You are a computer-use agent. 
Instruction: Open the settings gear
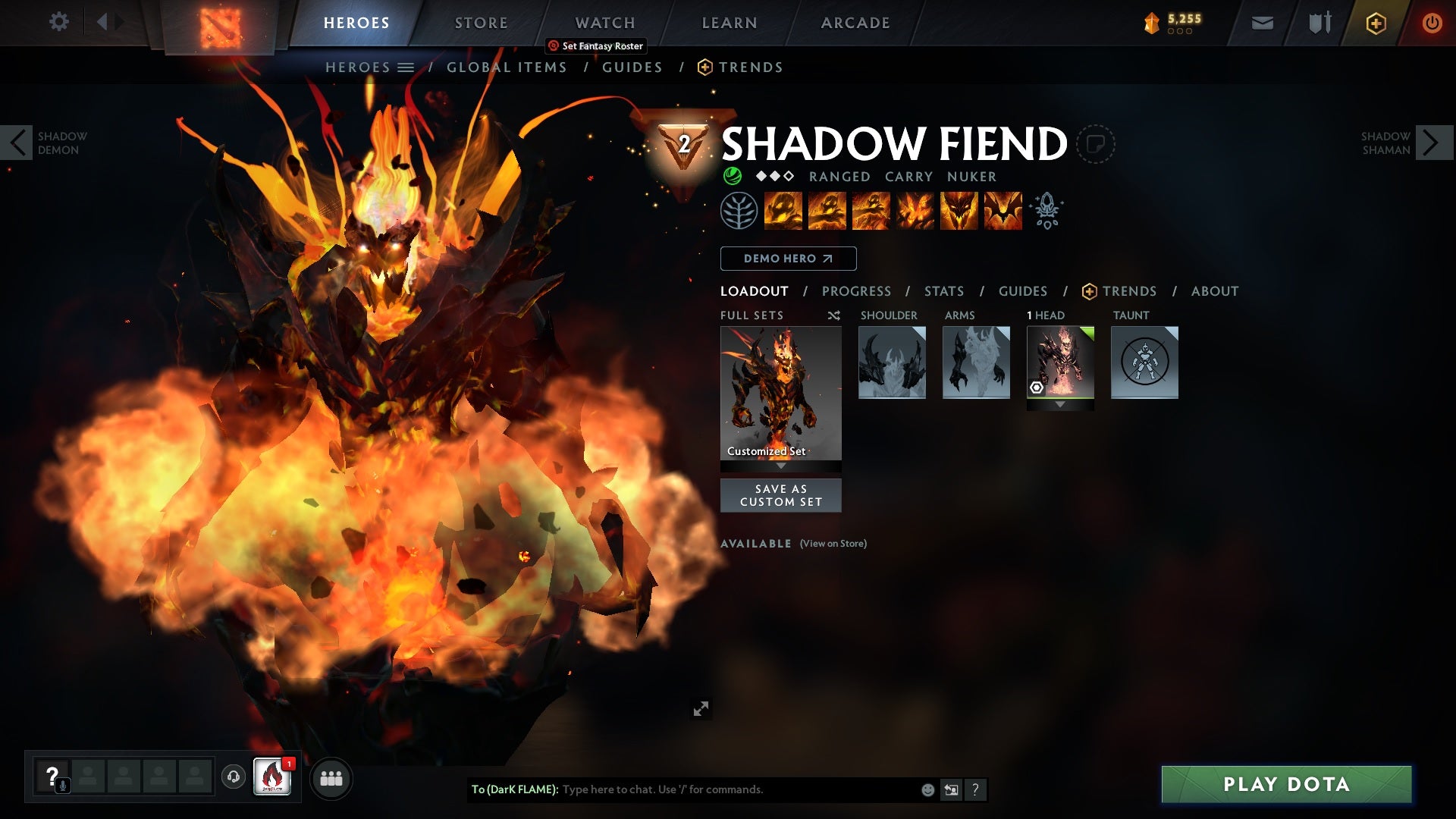(x=59, y=22)
